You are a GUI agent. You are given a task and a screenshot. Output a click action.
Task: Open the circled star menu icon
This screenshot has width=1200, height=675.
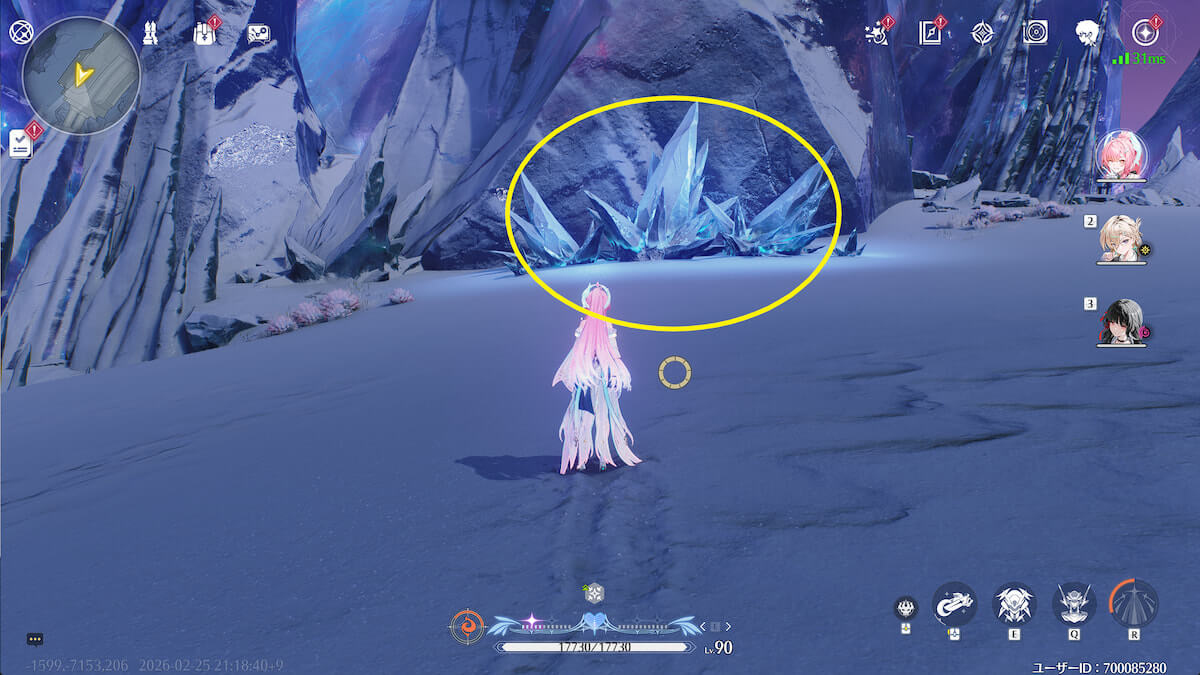(1143, 33)
